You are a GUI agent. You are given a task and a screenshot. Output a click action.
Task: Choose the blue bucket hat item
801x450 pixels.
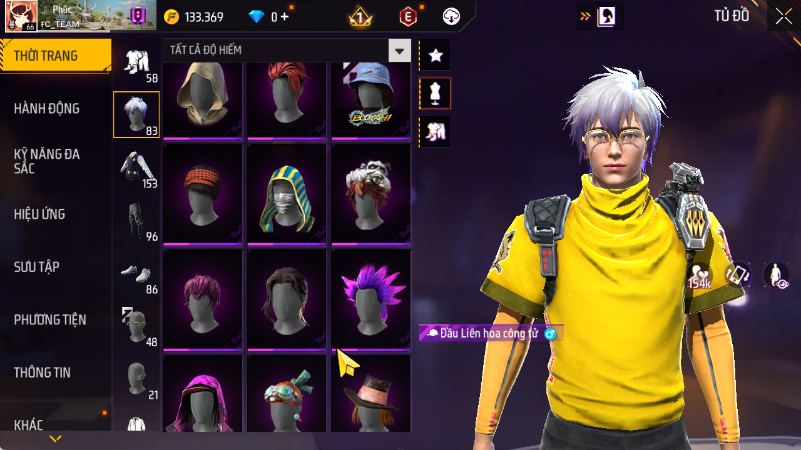[371, 98]
